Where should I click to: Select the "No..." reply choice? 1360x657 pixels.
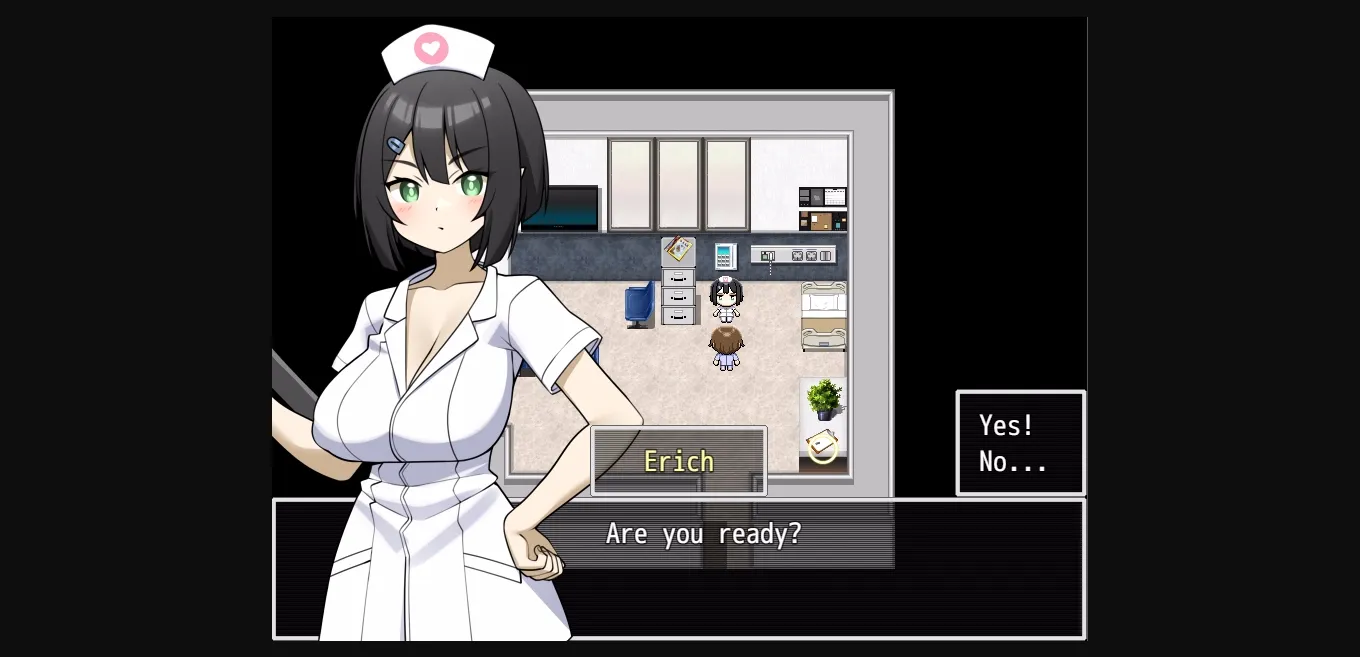point(1012,462)
